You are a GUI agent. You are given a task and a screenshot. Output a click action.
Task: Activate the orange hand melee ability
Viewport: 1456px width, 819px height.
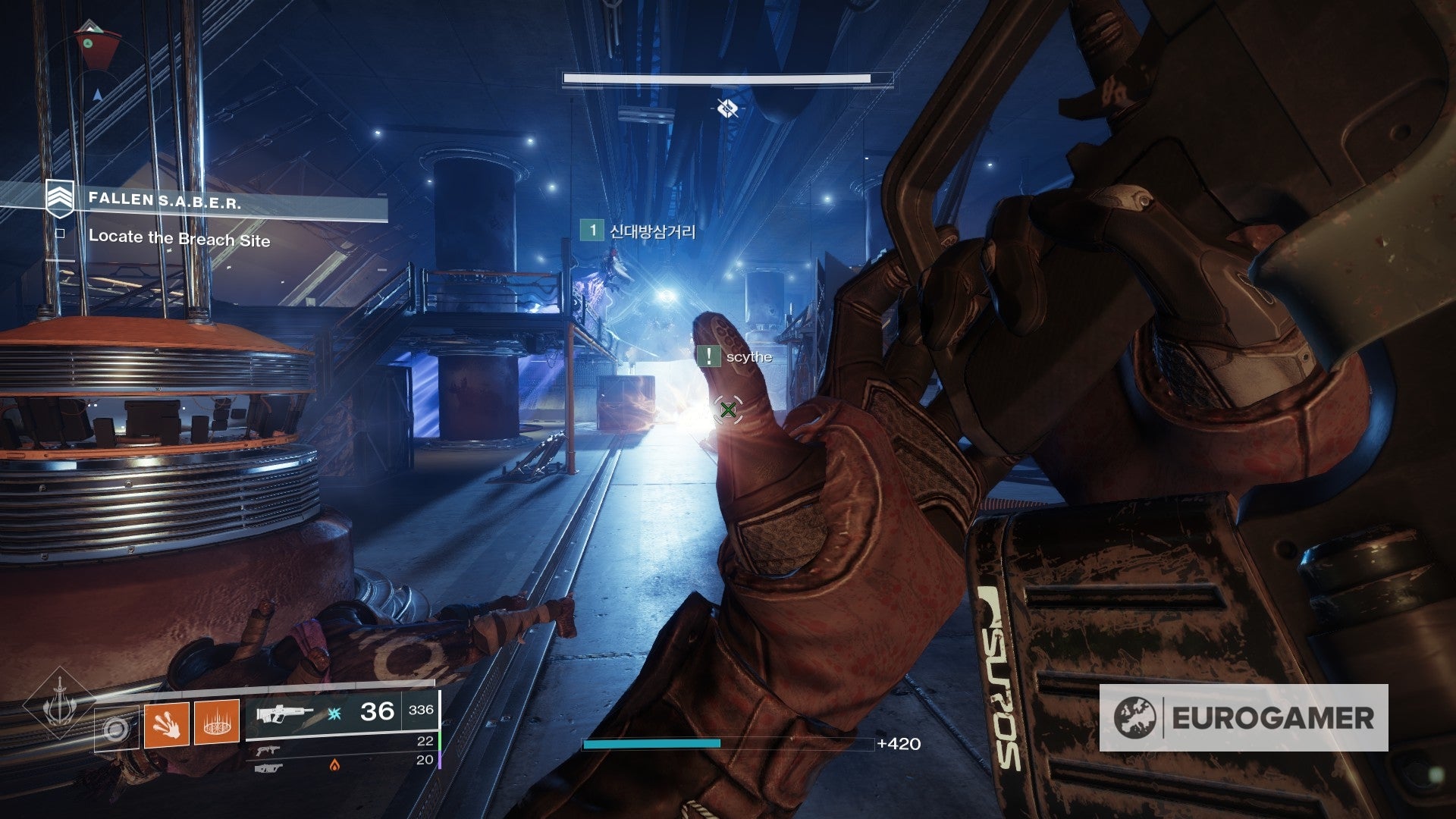pyautogui.click(x=166, y=725)
